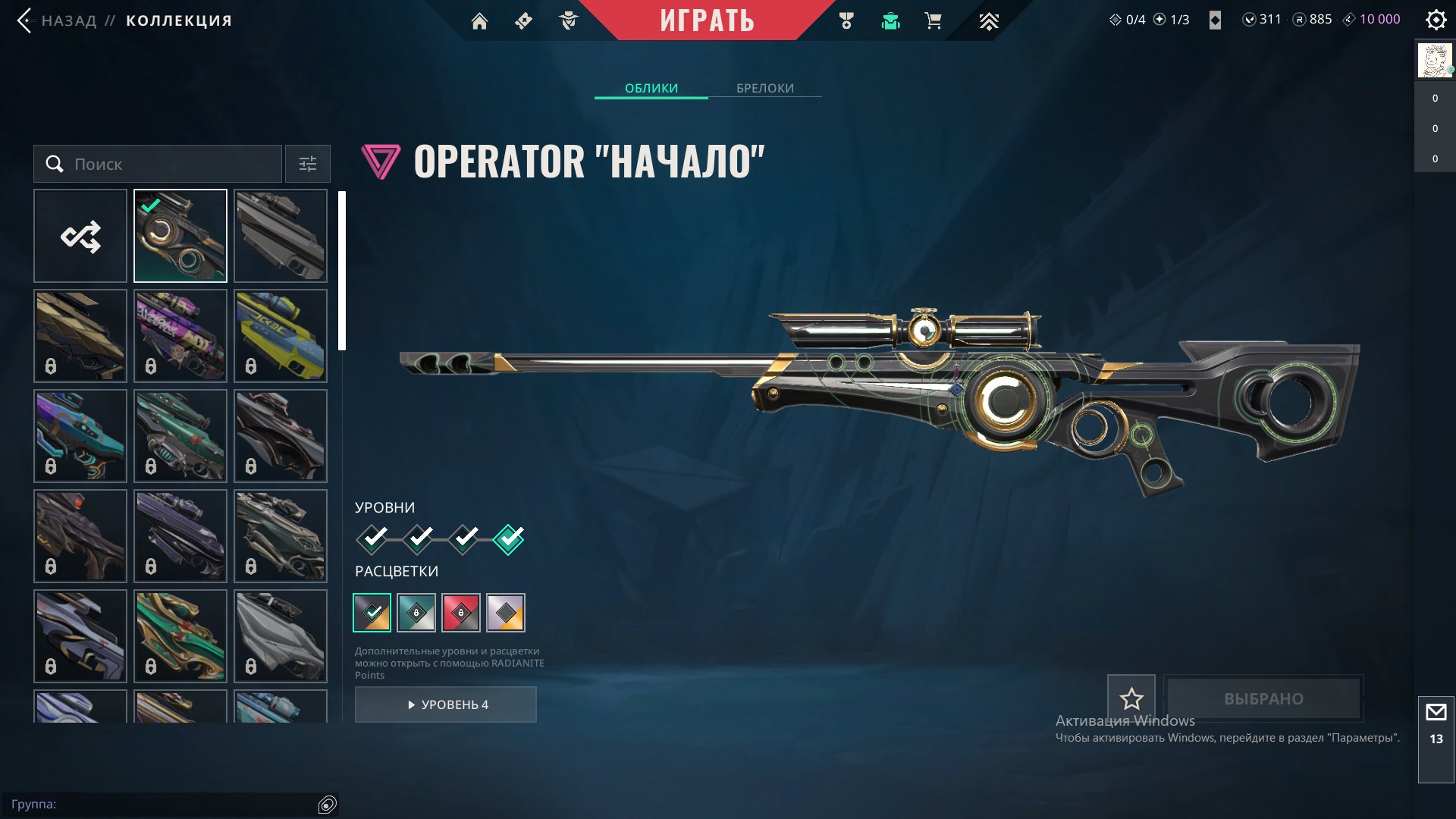Choose the locked red color variant
The width and height of the screenshot is (1456, 819).
coord(461,613)
